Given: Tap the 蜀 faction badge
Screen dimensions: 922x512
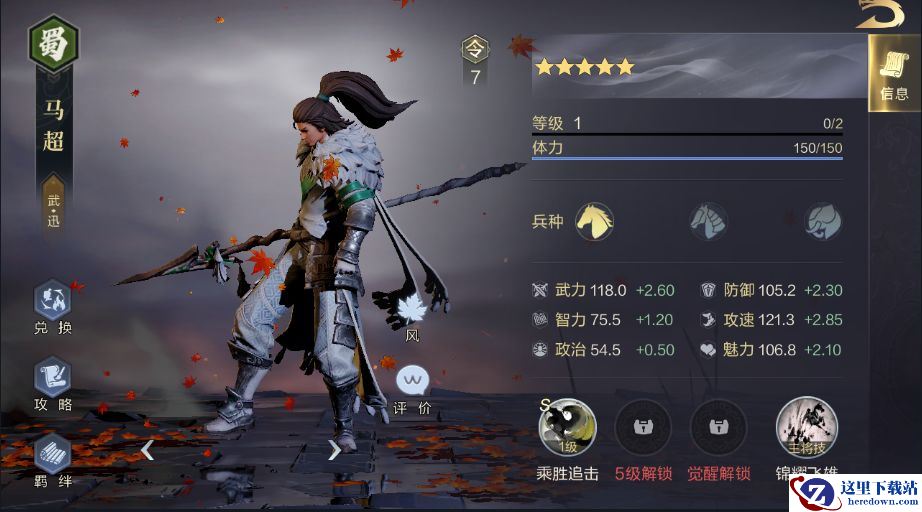Looking at the screenshot, I should coord(53,42).
